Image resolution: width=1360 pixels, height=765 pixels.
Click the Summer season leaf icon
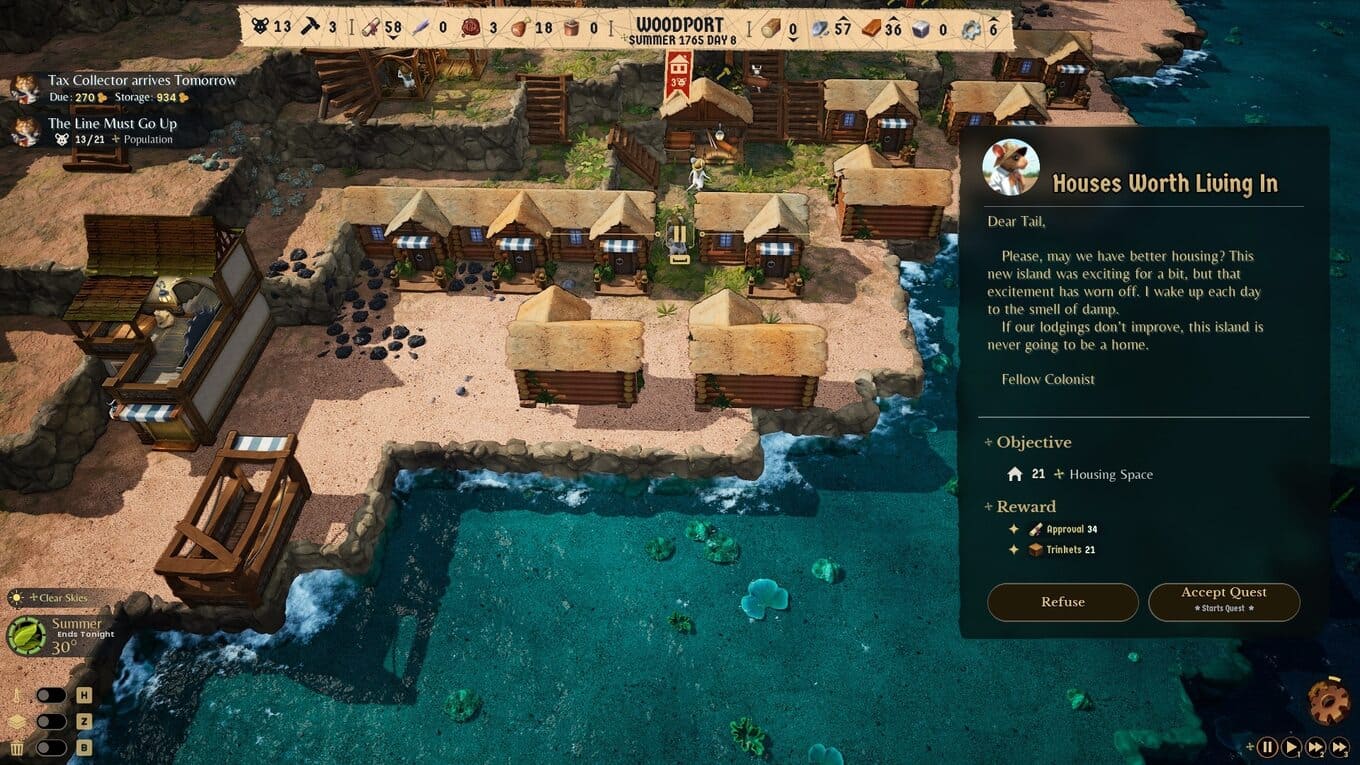click(x=26, y=635)
